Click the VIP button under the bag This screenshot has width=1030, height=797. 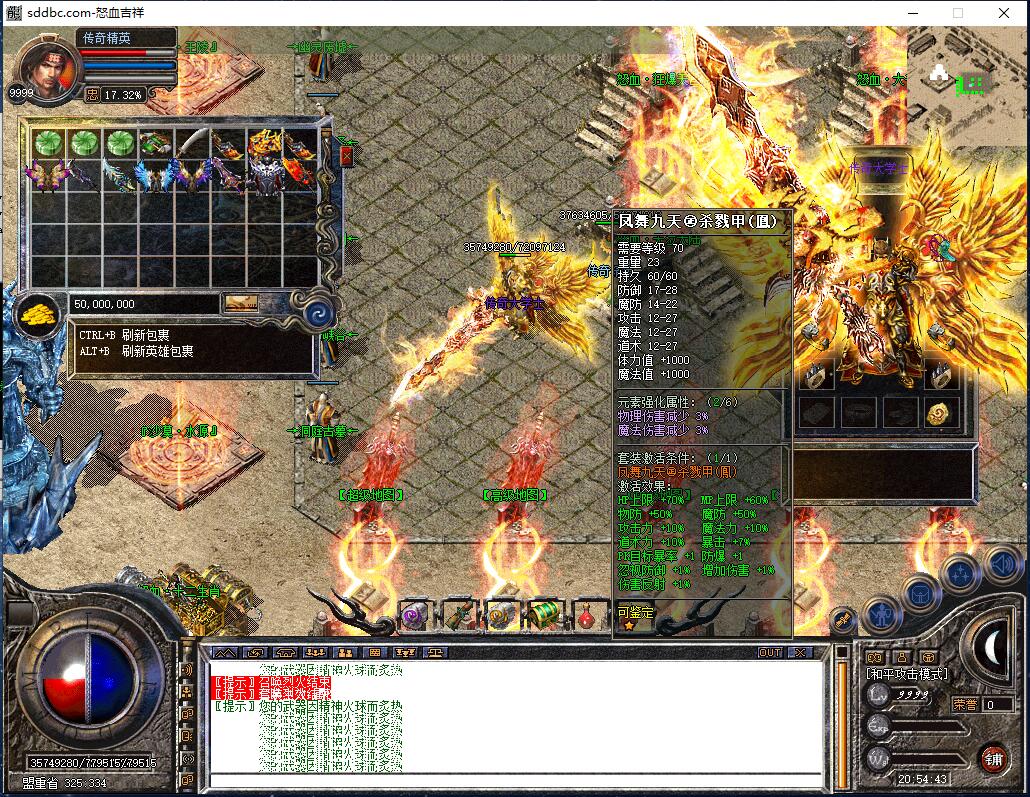point(240,303)
